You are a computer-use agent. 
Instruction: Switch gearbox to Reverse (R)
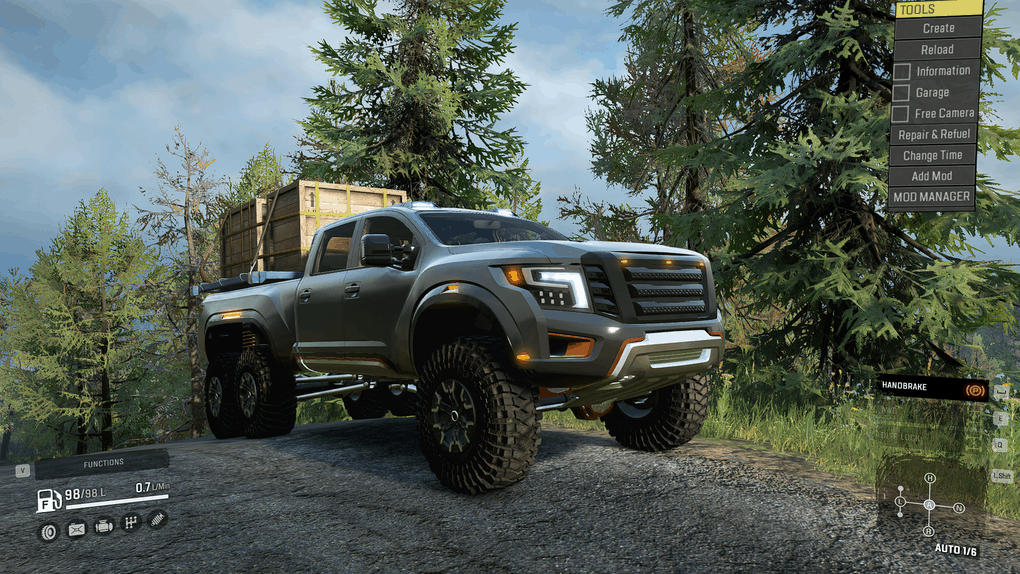(929, 531)
